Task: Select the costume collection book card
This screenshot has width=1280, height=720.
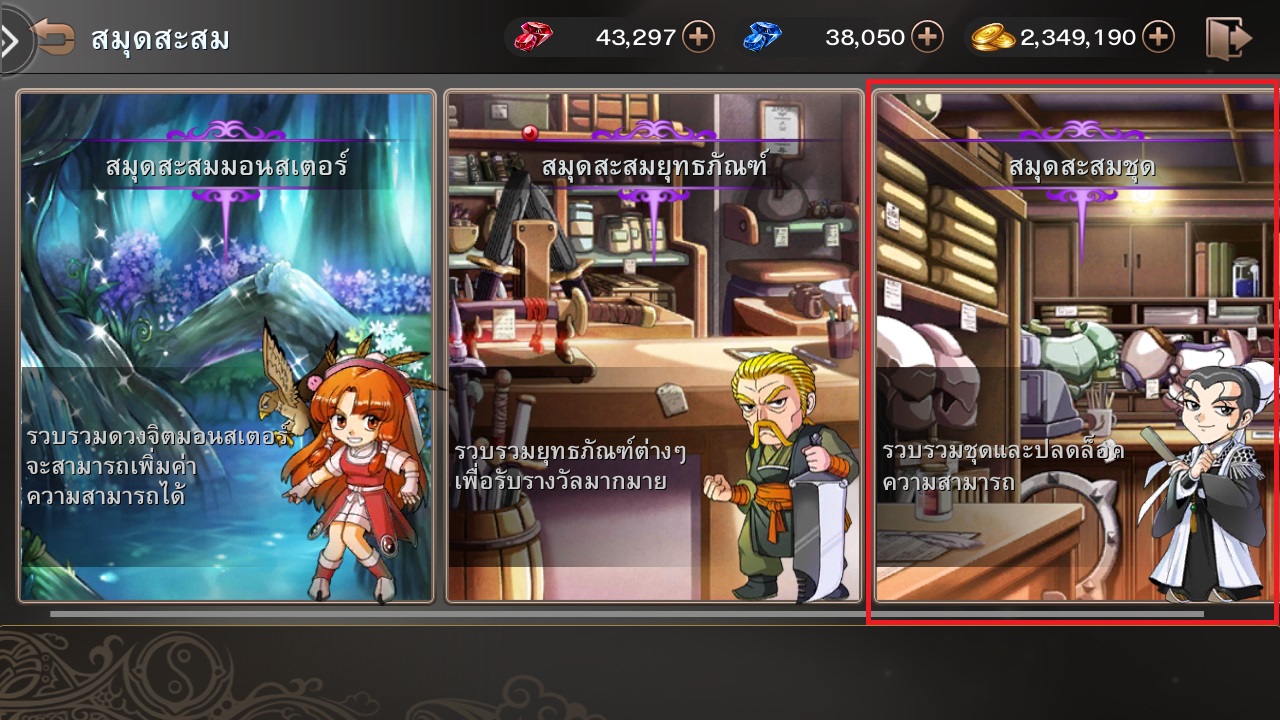Action: click(1075, 346)
